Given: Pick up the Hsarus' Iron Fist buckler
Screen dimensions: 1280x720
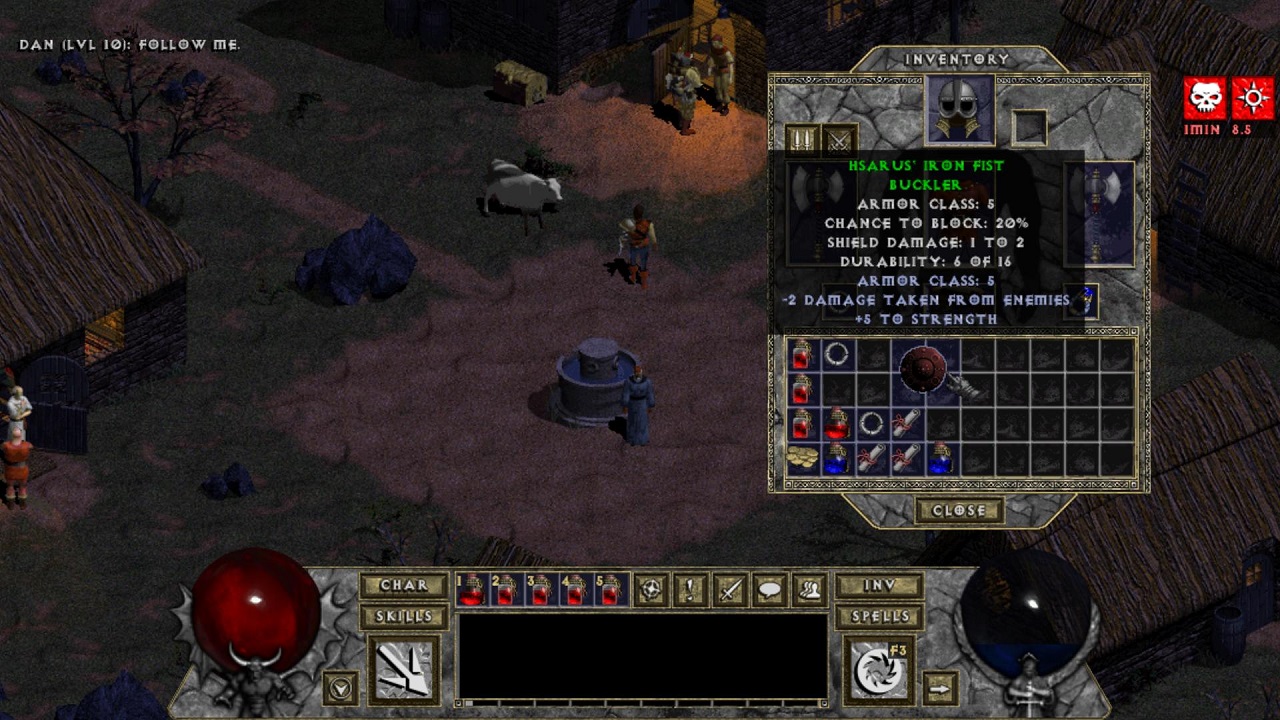Looking at the screenshot, I should (922, 371).
